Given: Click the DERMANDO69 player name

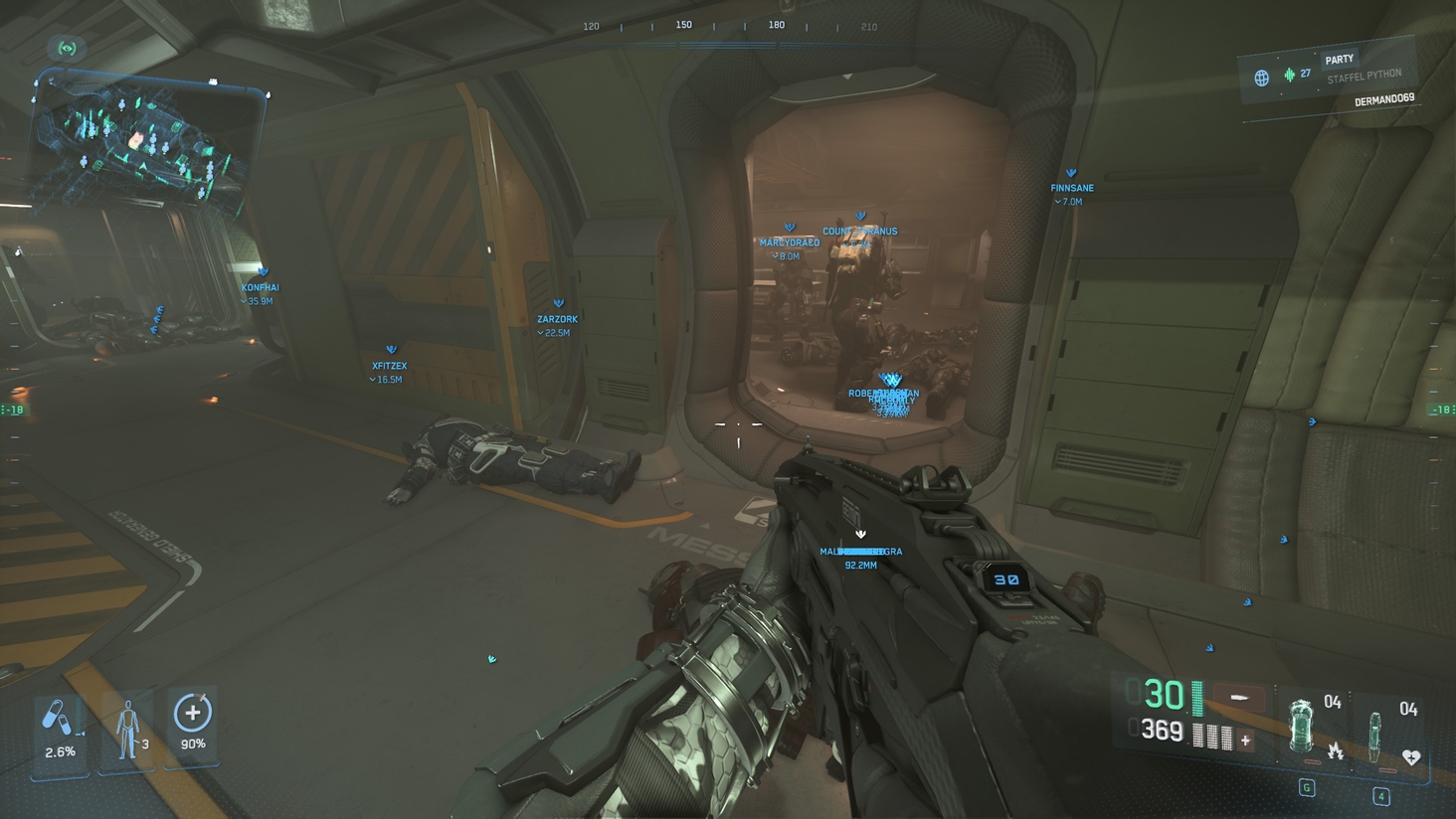Looking at the screenshot, I should pos(1386,100).
